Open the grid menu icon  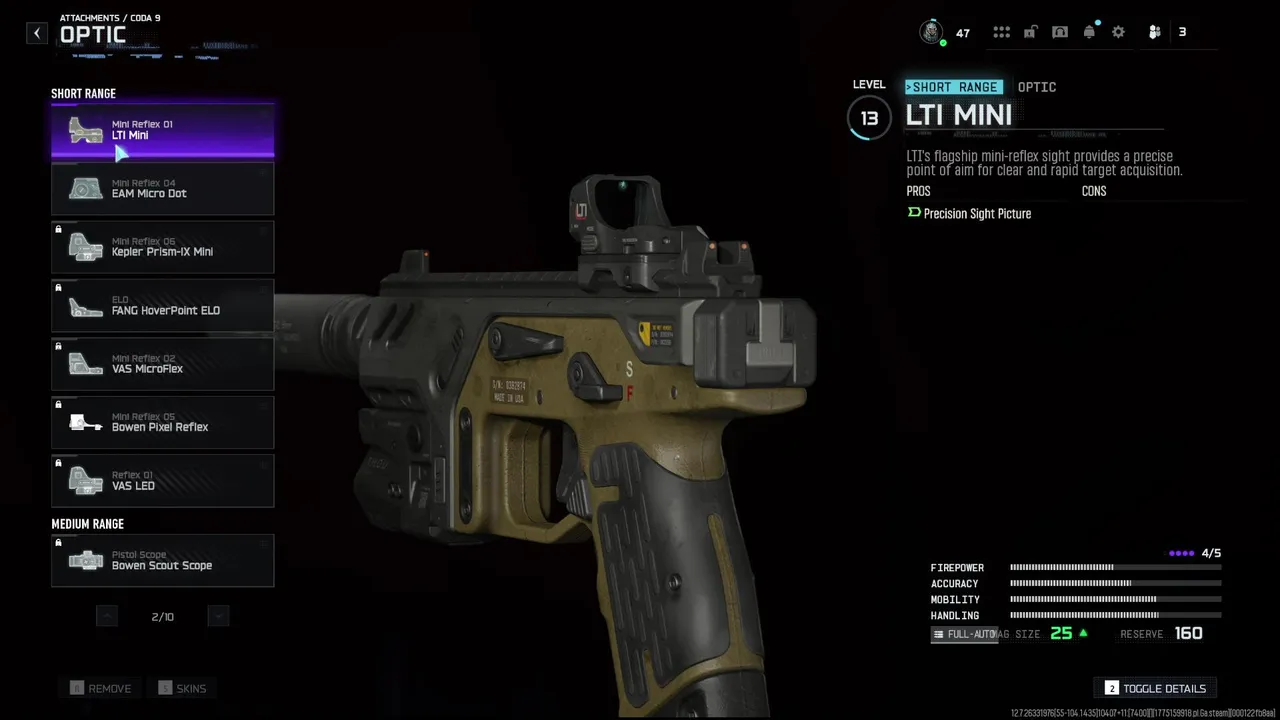[1001, 32]
